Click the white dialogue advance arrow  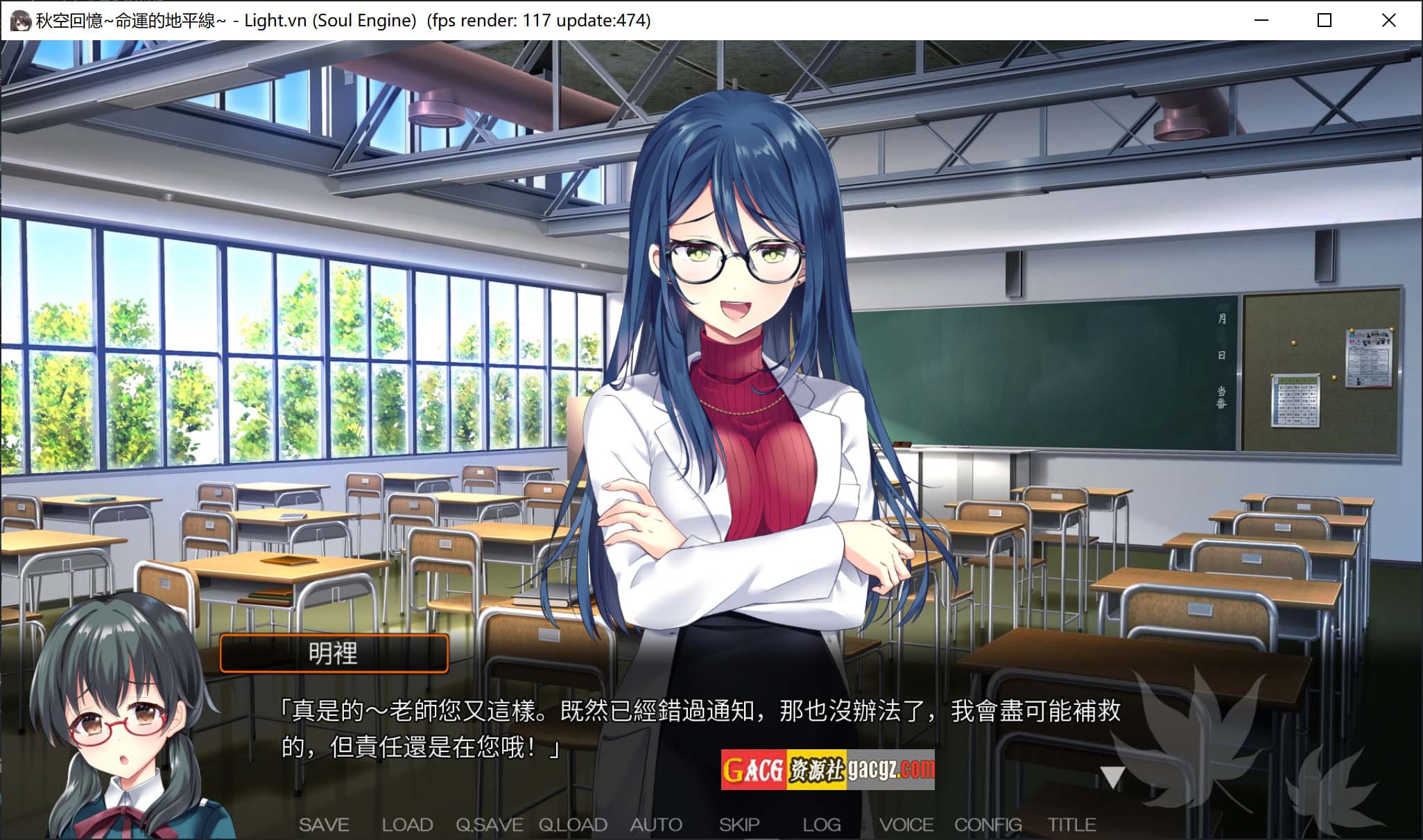[1112, 777]
